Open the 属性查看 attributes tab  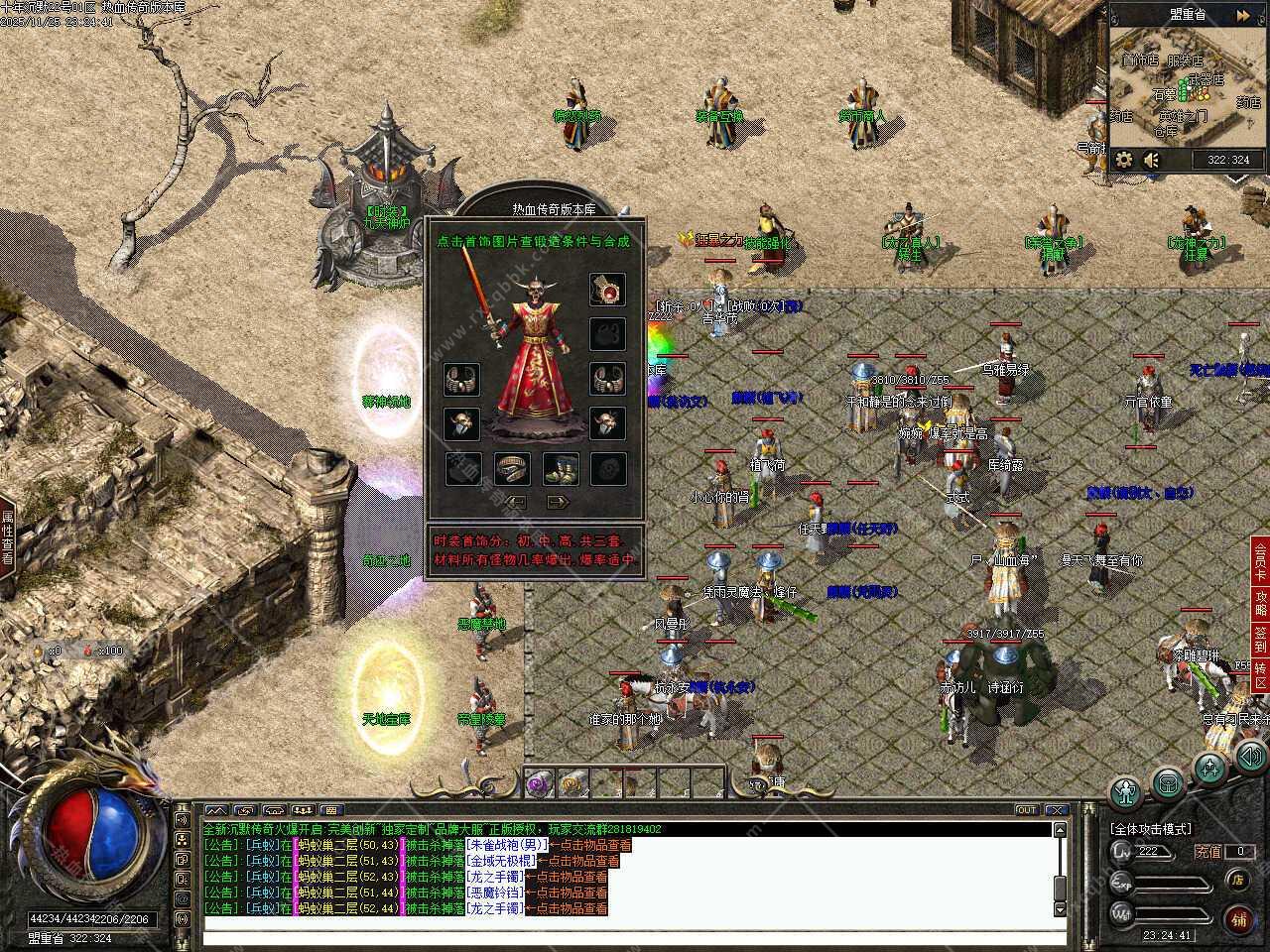(7, 537)
